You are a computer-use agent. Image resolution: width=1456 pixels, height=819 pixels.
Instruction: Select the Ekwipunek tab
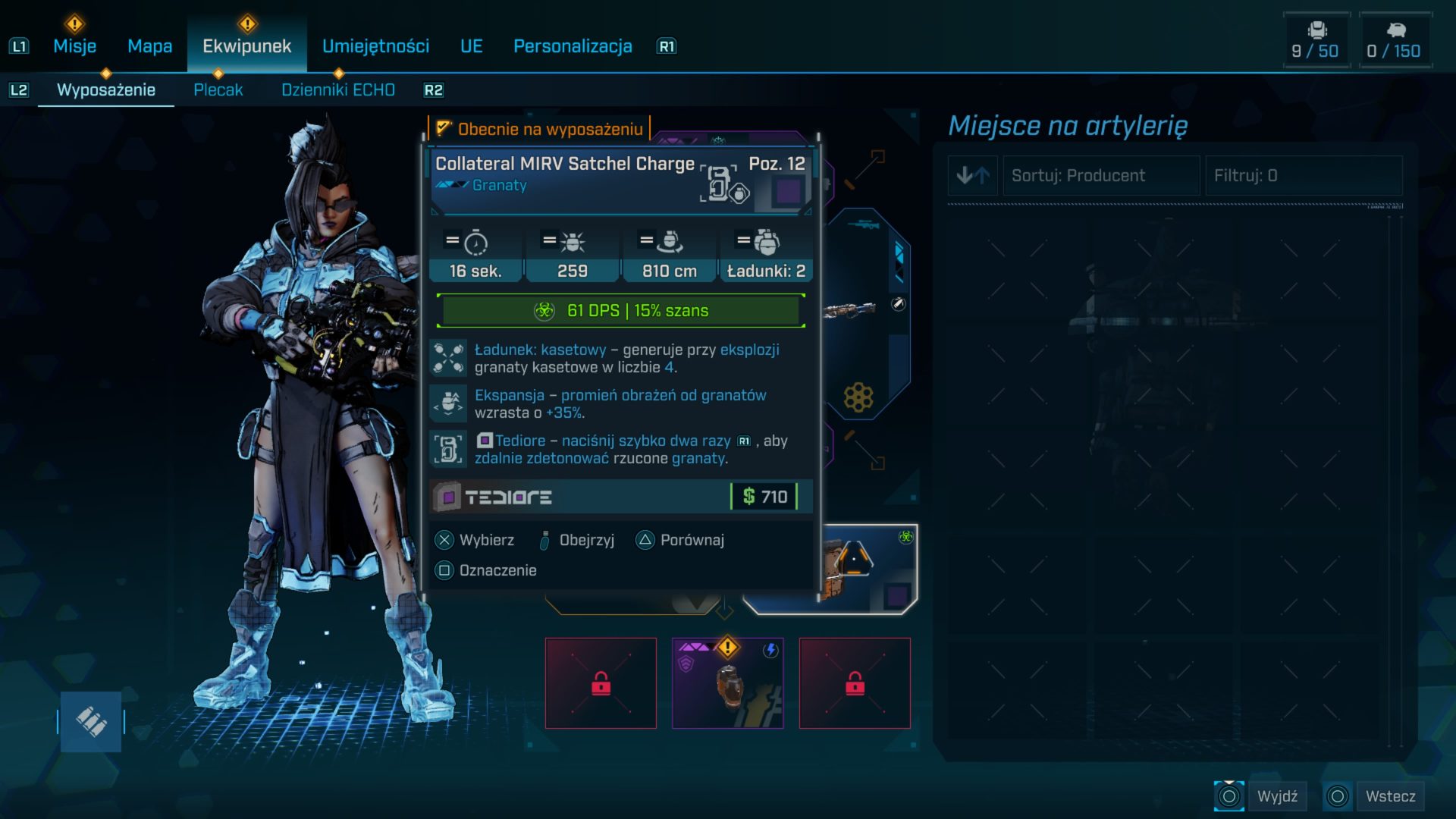pos(246,46)
